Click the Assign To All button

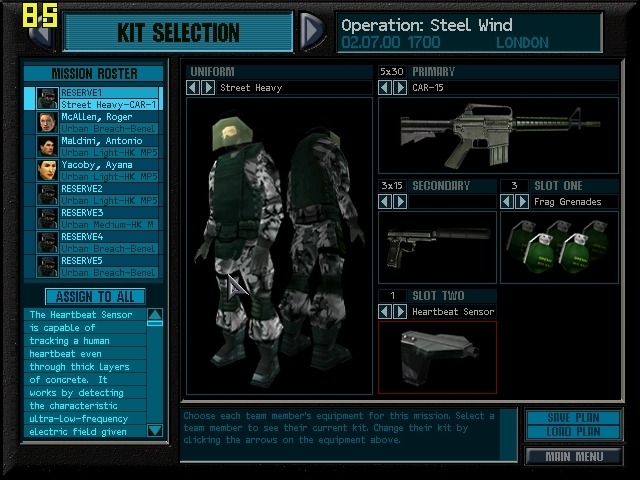[x=95, y=297]
